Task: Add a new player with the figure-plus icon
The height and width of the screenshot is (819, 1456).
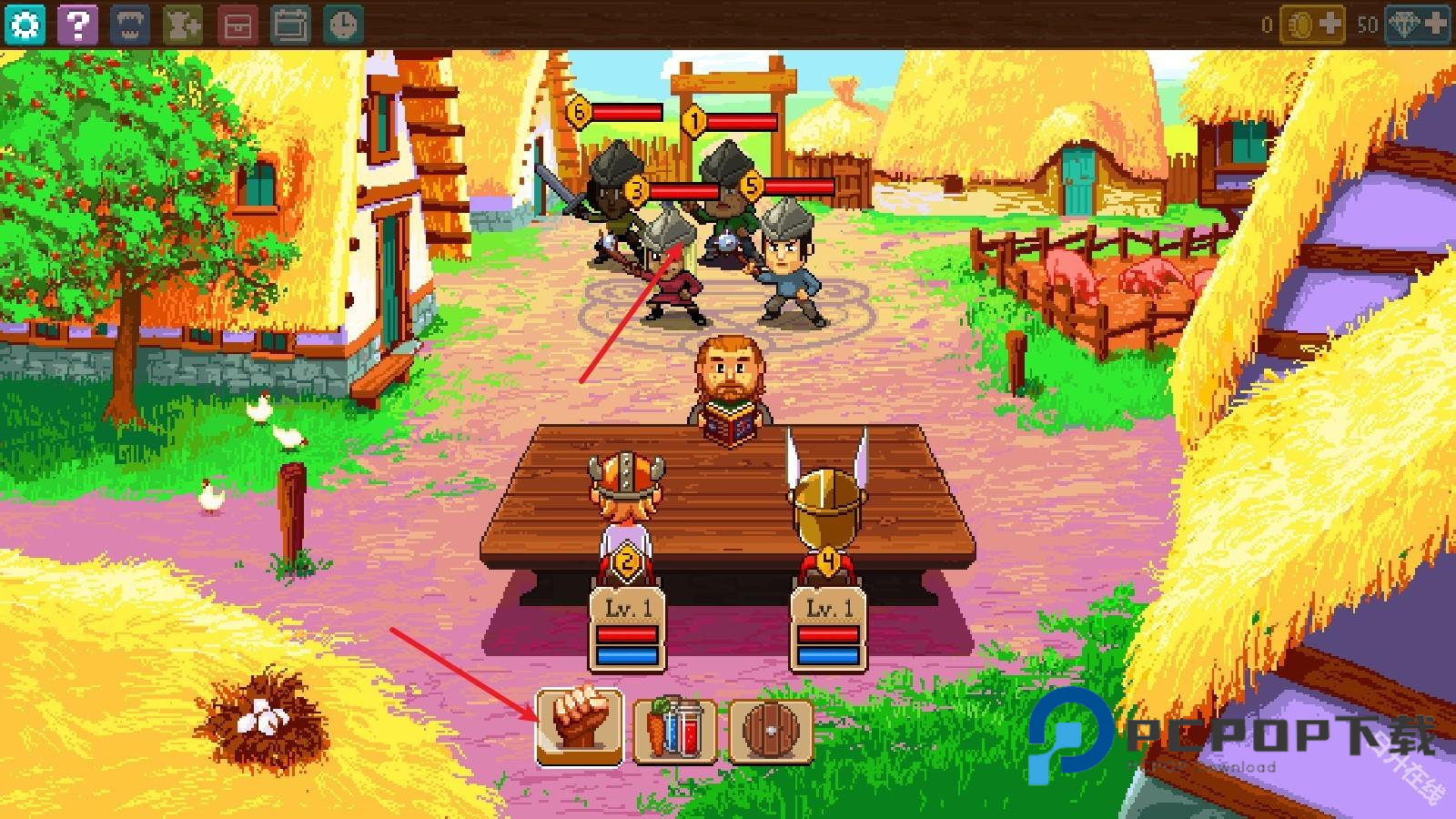Action: pos(183,25)
